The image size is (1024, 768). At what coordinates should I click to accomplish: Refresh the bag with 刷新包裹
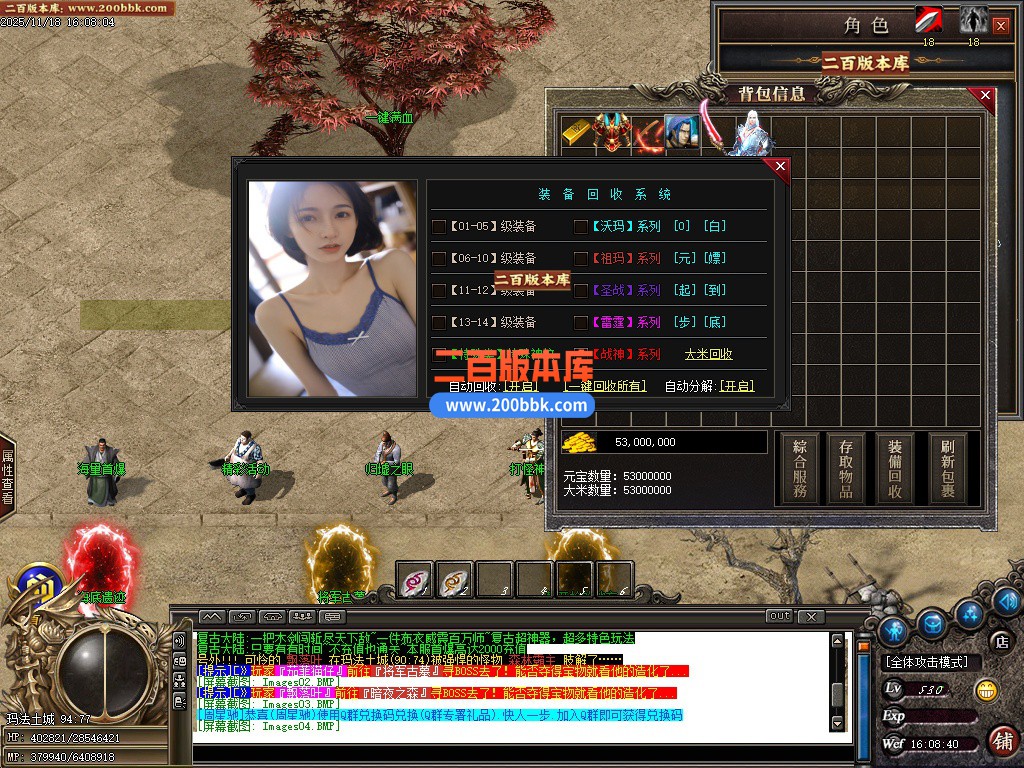coord(947,468)
